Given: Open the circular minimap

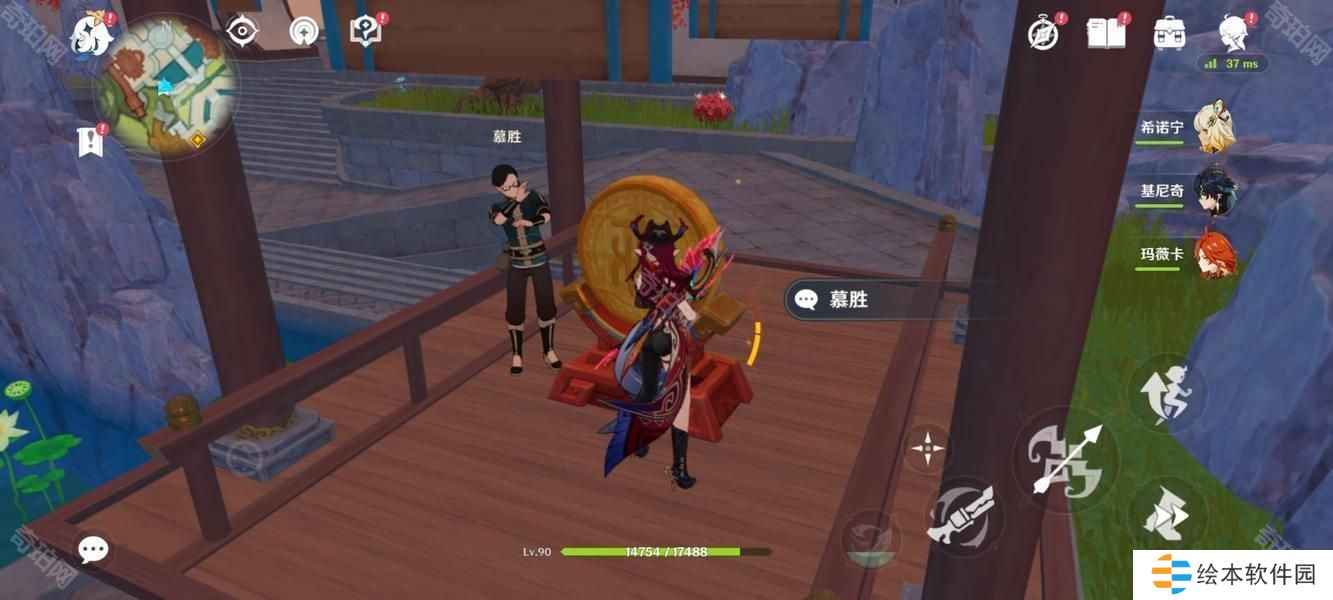Looking at the screenshot, I should pyautogui.click(x=167, y=87).
